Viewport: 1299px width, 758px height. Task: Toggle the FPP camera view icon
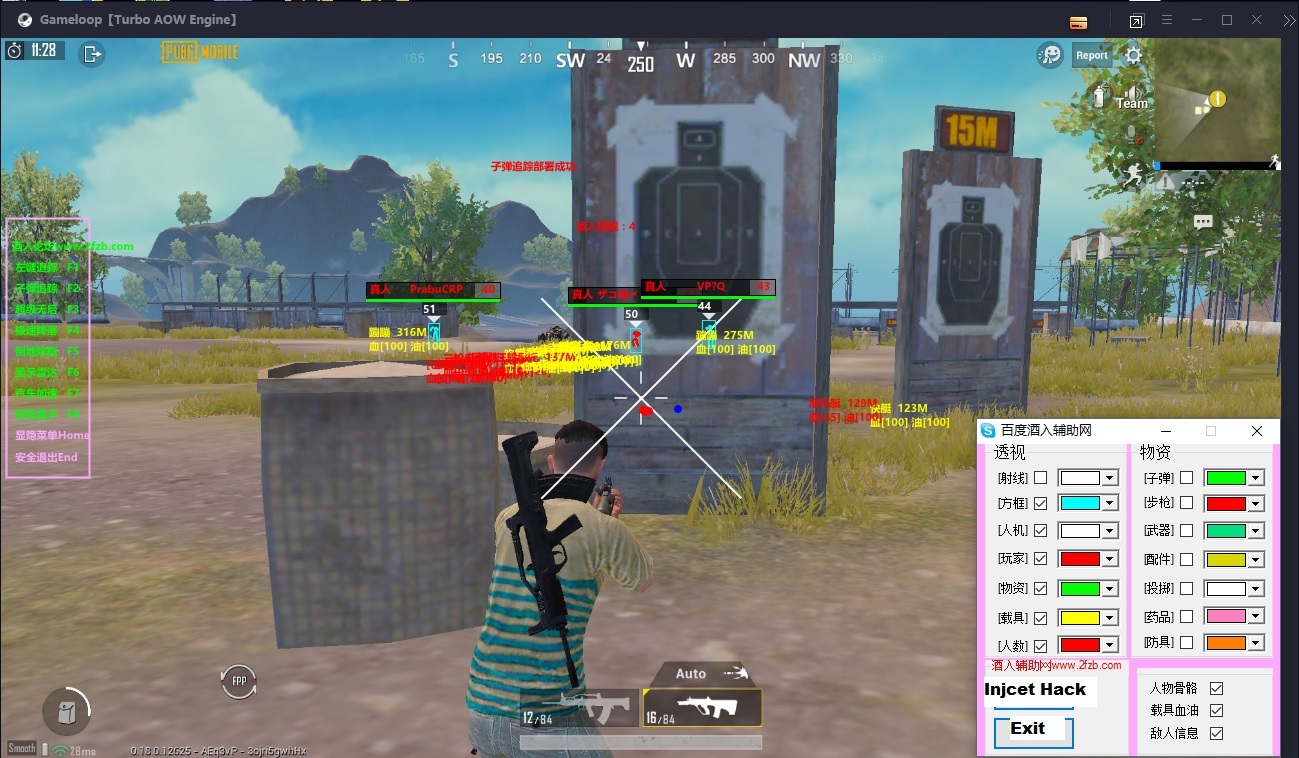[x=238, y=681]
